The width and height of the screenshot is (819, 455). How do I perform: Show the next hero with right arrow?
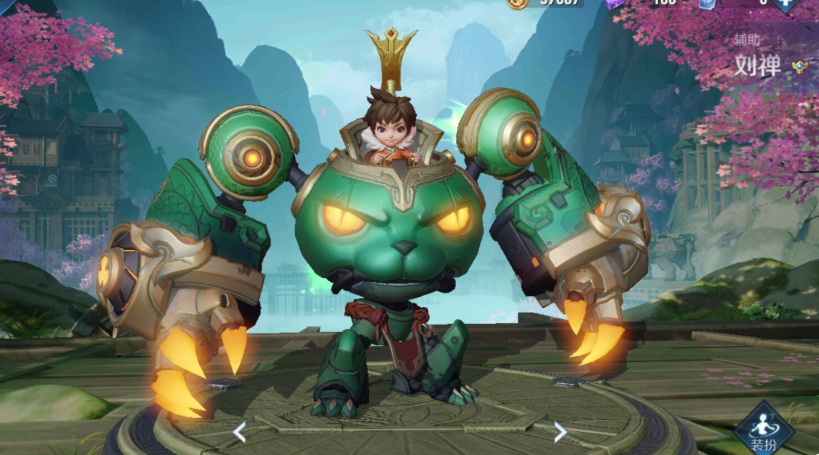click(560, 432)
